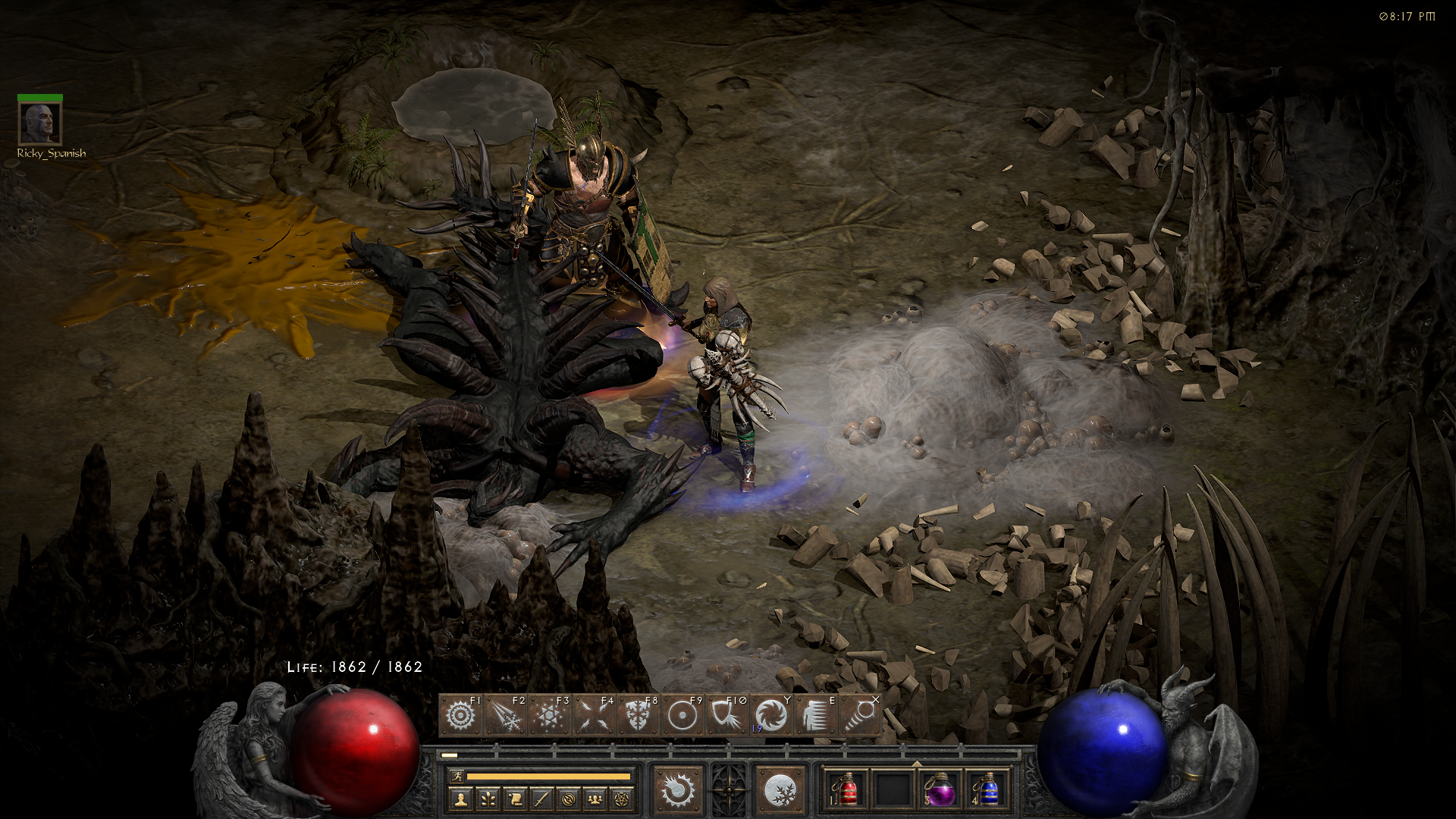Choose the F10 shield burst skill
This screenshot has width=1456, height=819.
[726, 716]
